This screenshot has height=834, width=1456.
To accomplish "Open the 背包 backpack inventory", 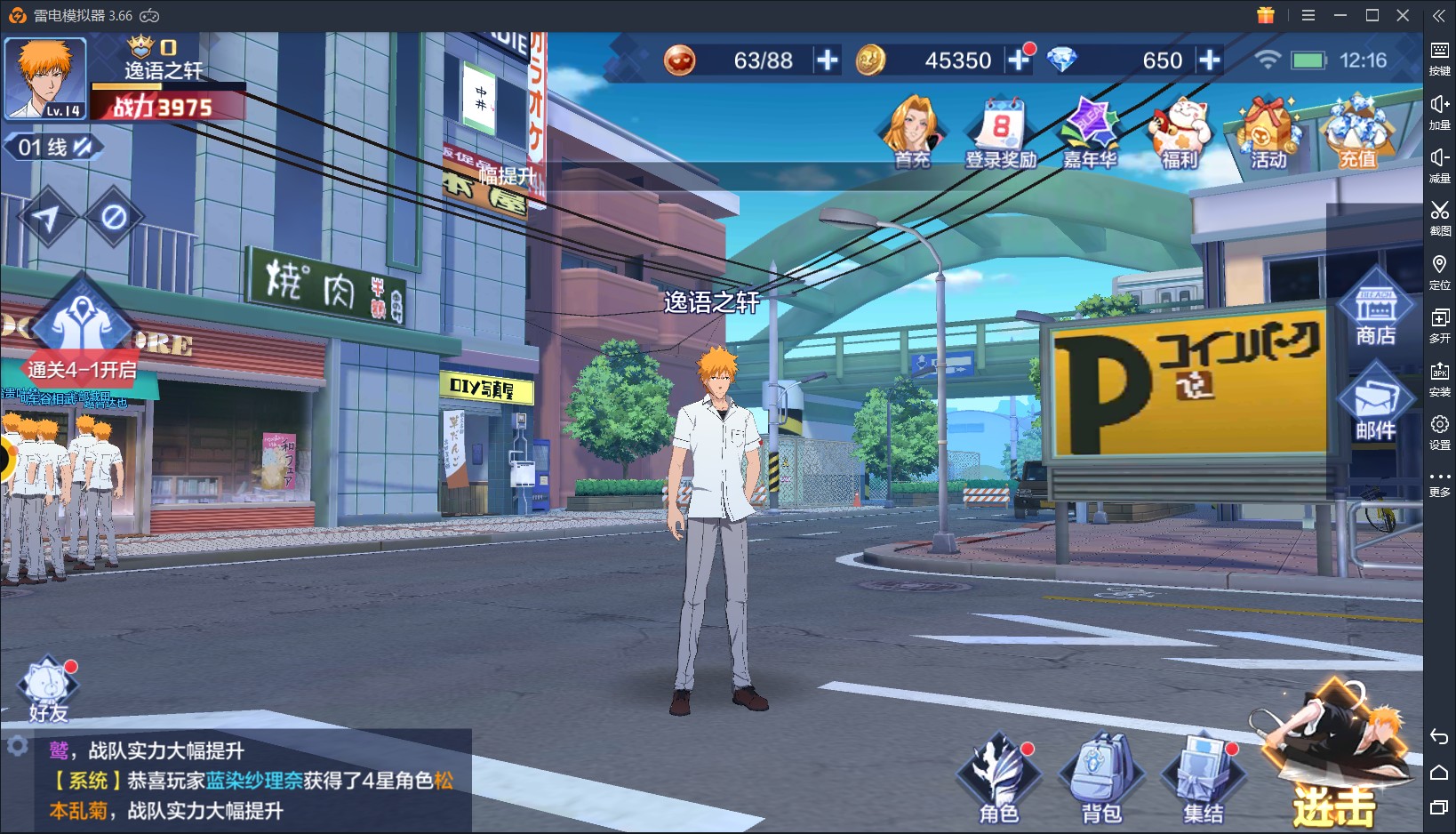I will tap(1101, 778).
